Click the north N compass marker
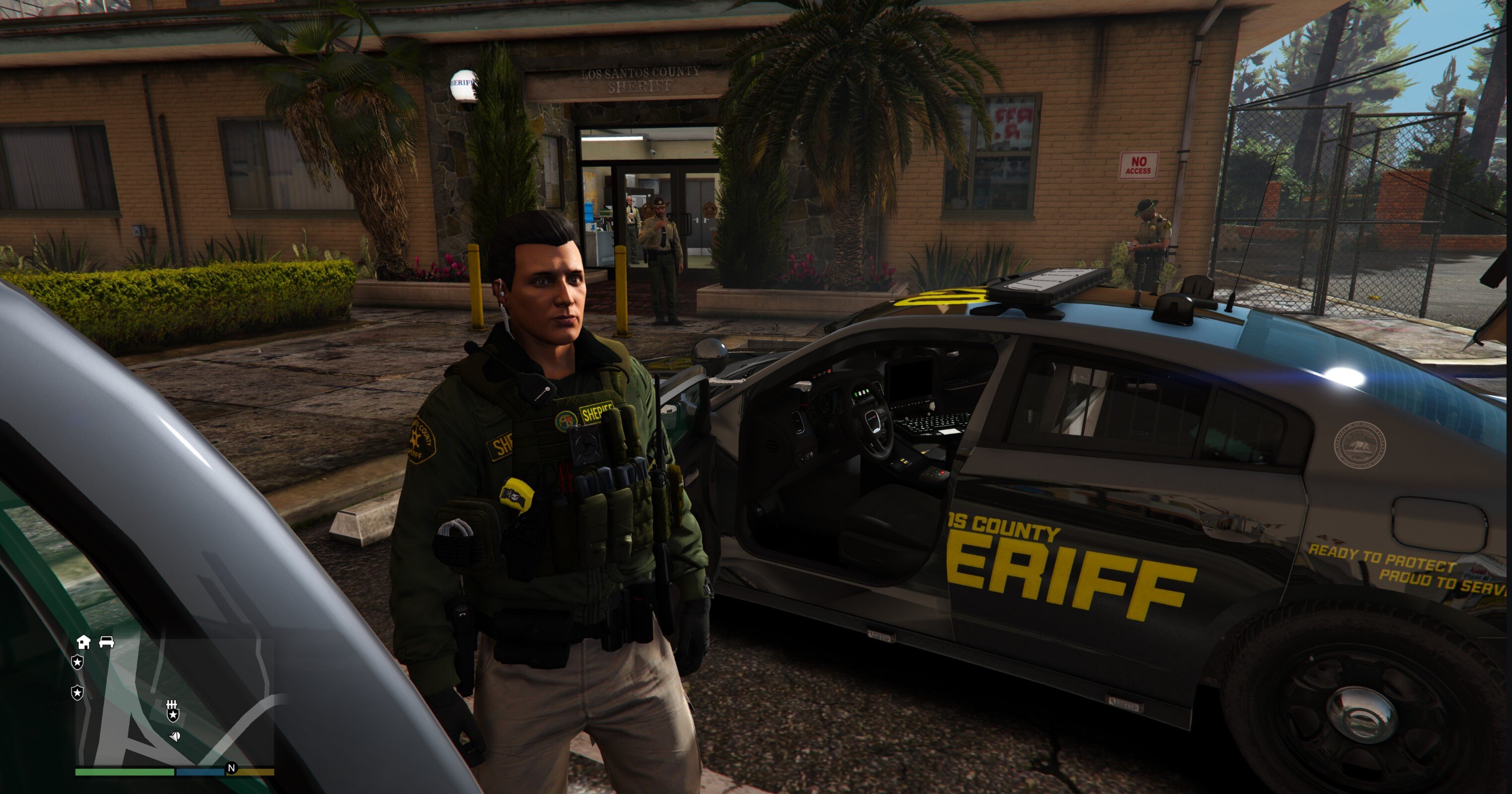This screenshot has height=794, width=1512. pyautogui.click(x=231, y=768)
